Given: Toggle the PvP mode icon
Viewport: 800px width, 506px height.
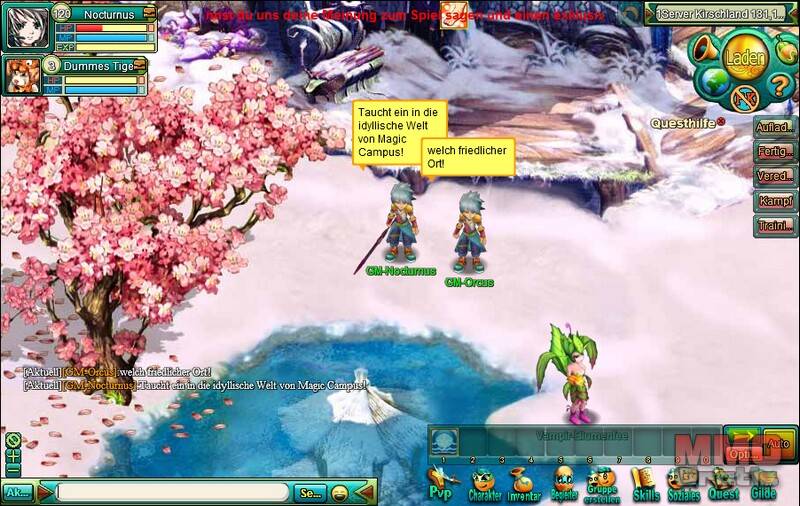Looking at the screenshot, I should (440, 484).
